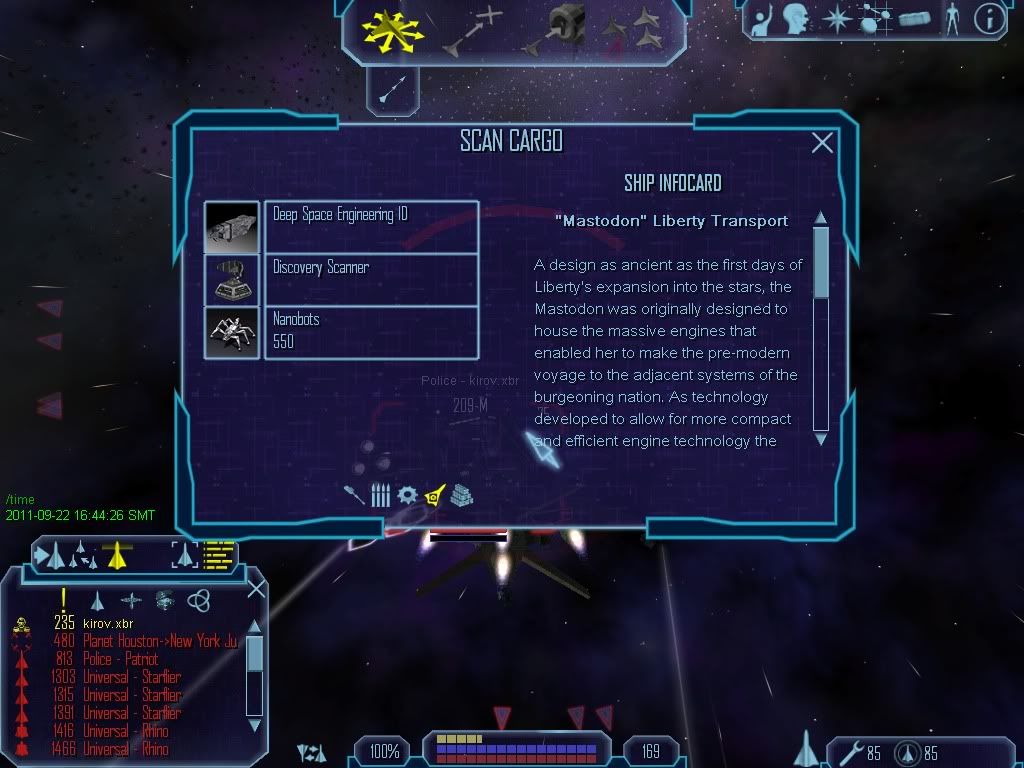
Task: Close the Scan Cargo window
Action: (822, 143)
